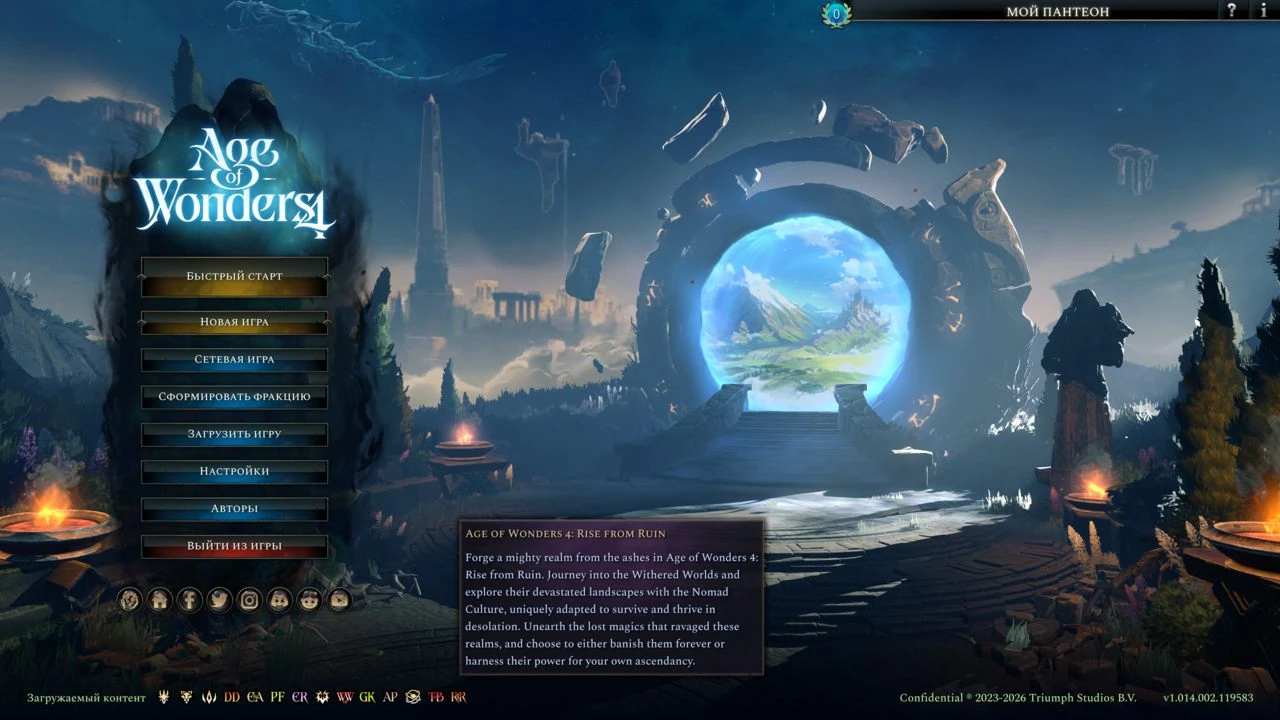Launch Быстрый старт quick start game
The image size is (1280, 720).
point(234,277)
